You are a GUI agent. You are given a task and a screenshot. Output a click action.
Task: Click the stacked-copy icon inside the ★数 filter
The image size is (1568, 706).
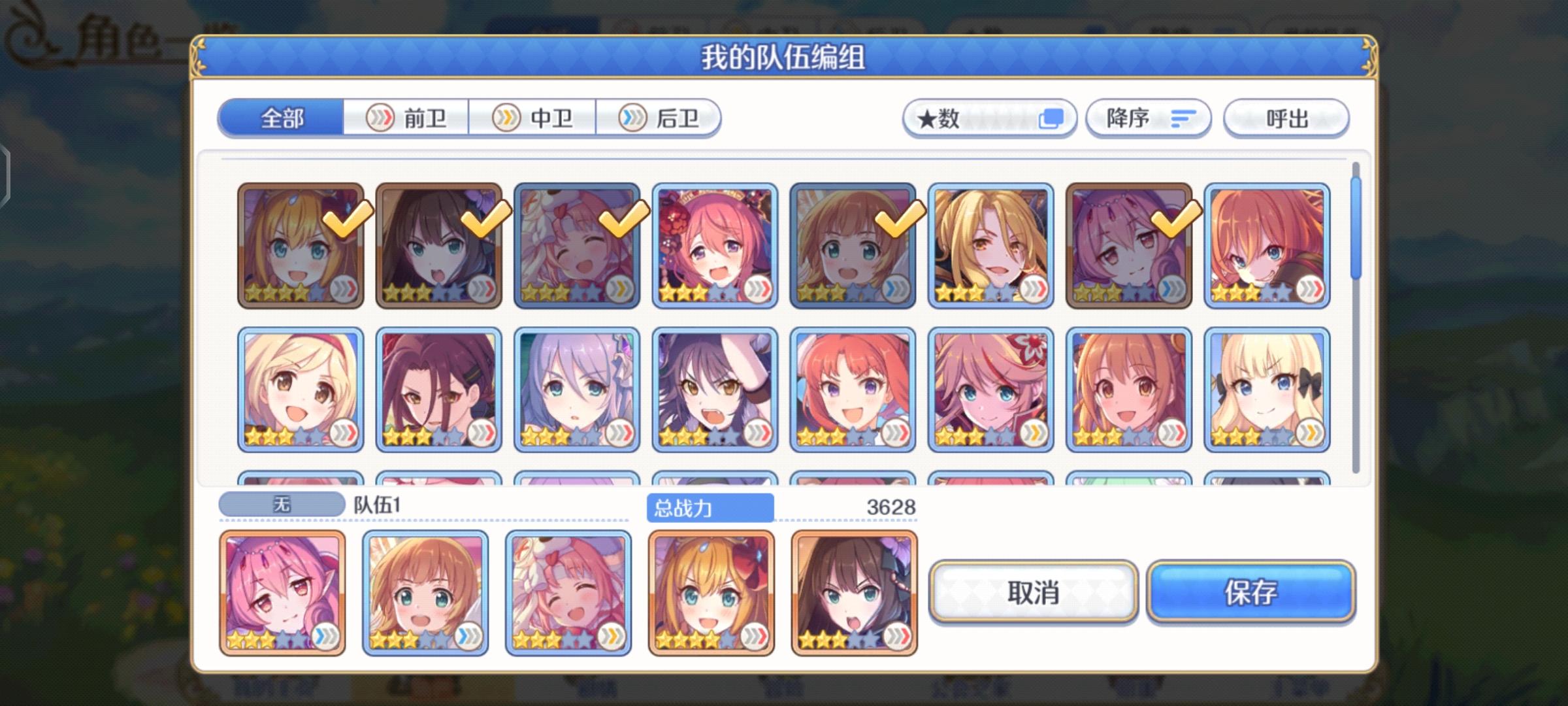click(1052, 118)
